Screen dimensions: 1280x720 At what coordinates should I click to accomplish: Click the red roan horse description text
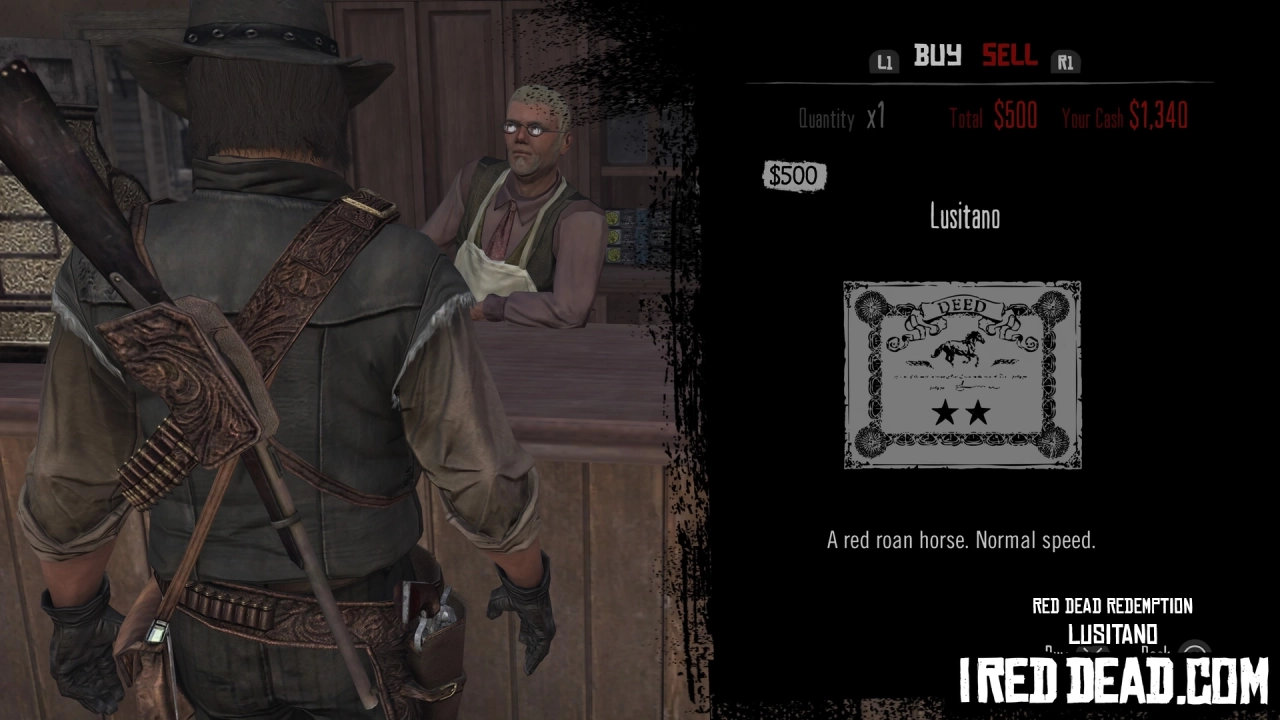coord(960,540)
